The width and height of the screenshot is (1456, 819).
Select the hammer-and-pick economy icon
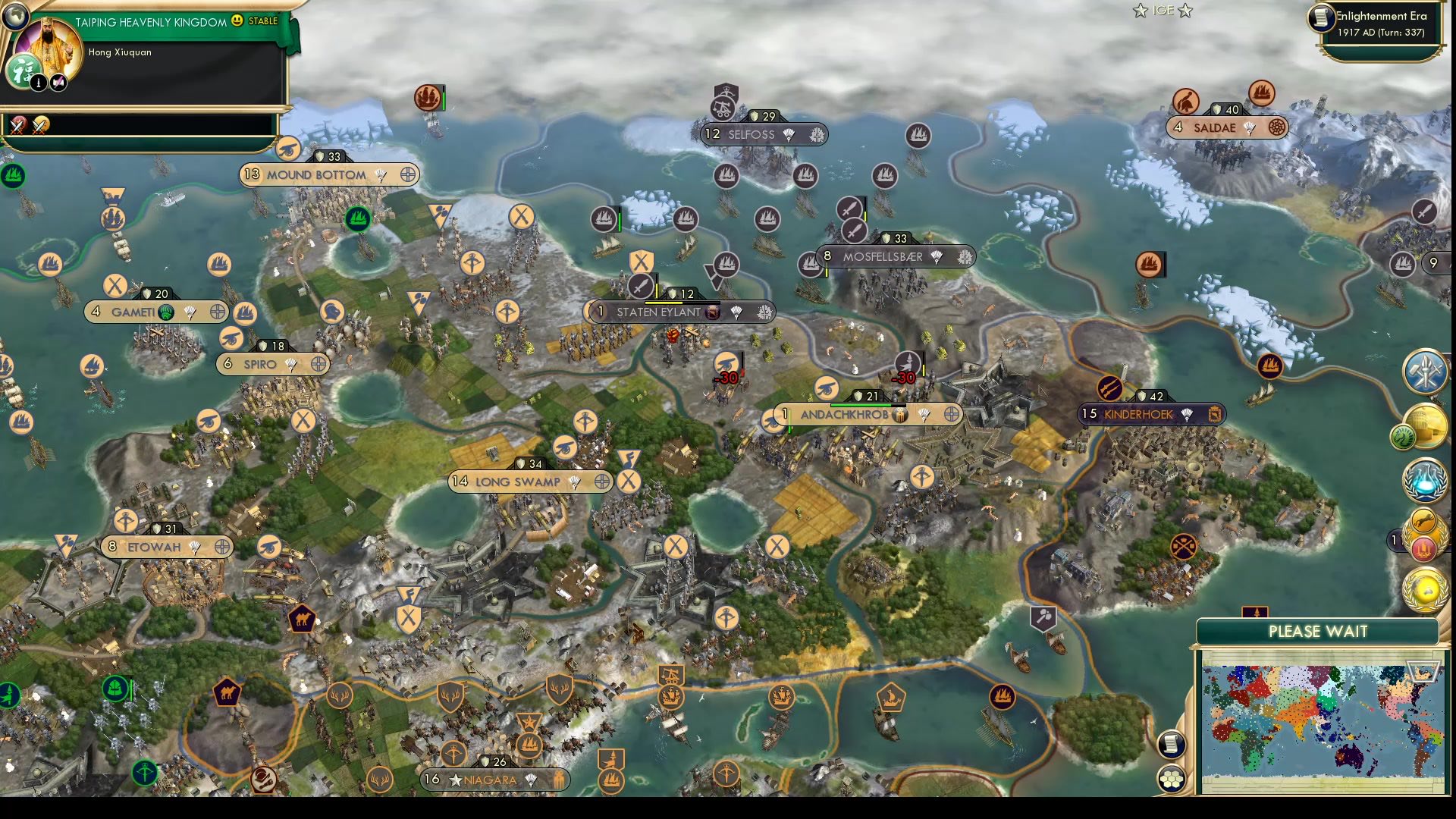tap(1423, 372)
